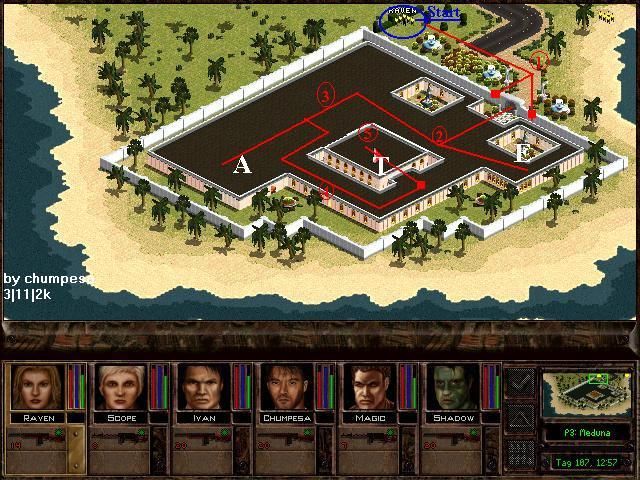
Task: Select Chumpesa's equipped rifle slot
Action: tap(289, 442)
